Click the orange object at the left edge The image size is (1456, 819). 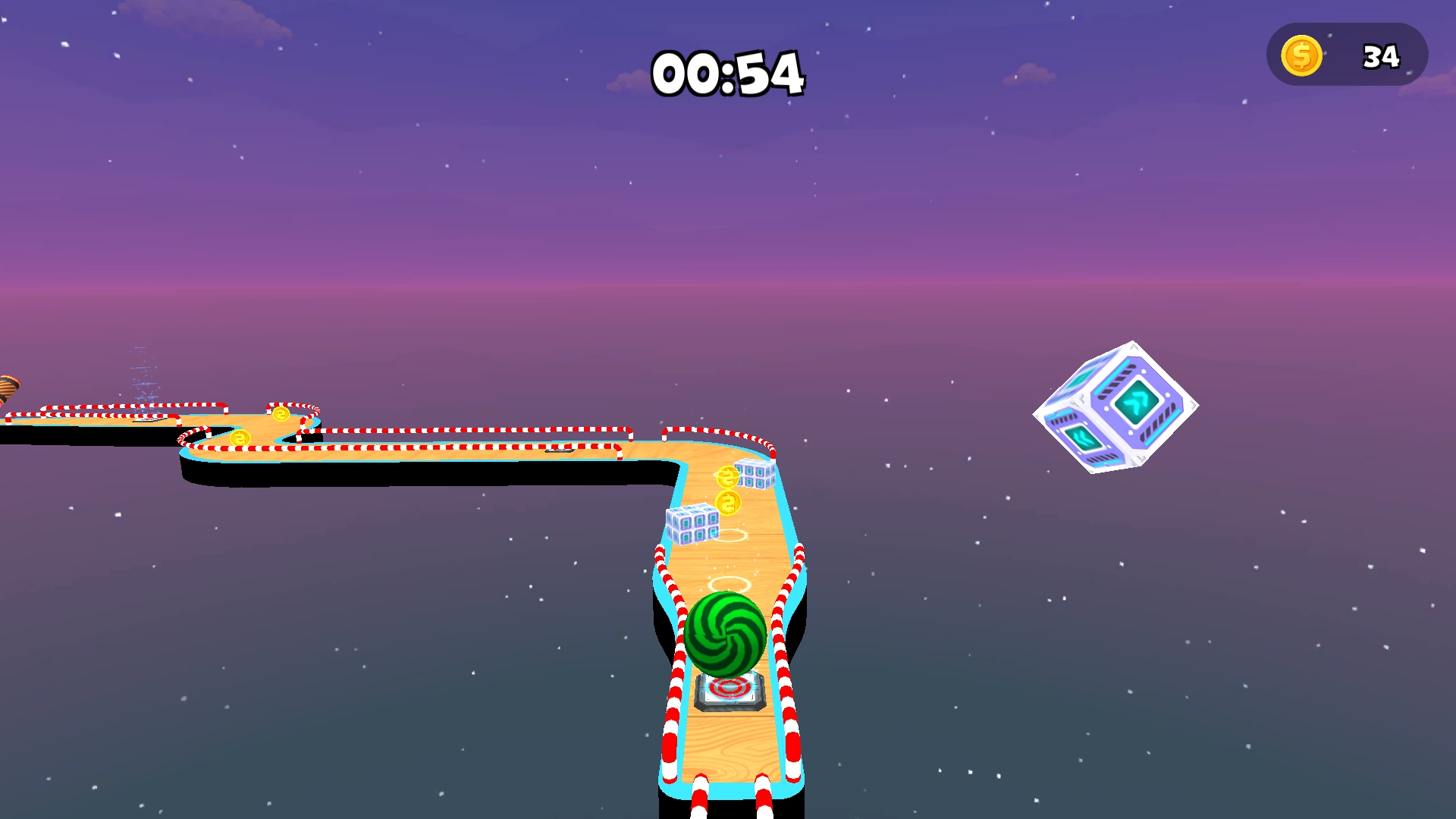point(8,387)
